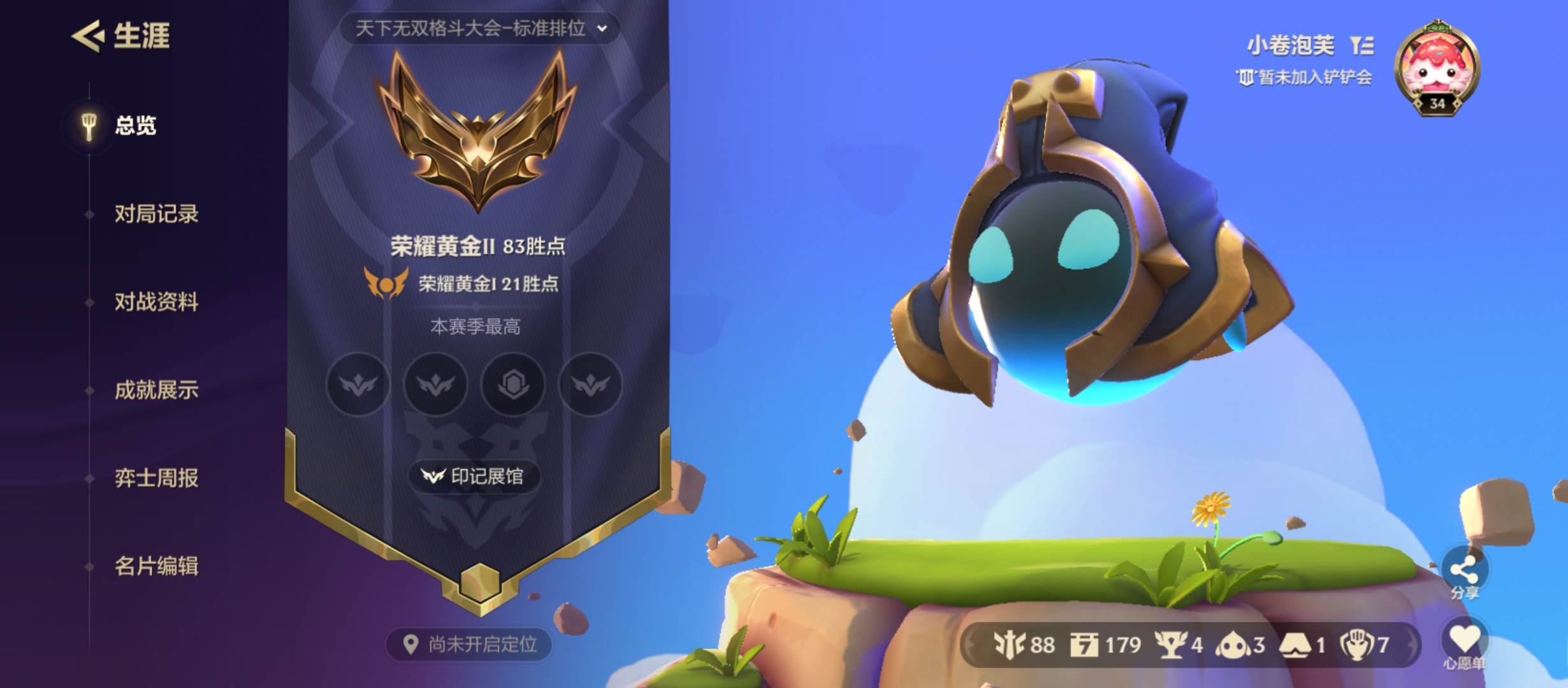
Task: Expand the 天下无双格斗大会-标准排位 mode dropdown
Action: click(x=479, y=29)
